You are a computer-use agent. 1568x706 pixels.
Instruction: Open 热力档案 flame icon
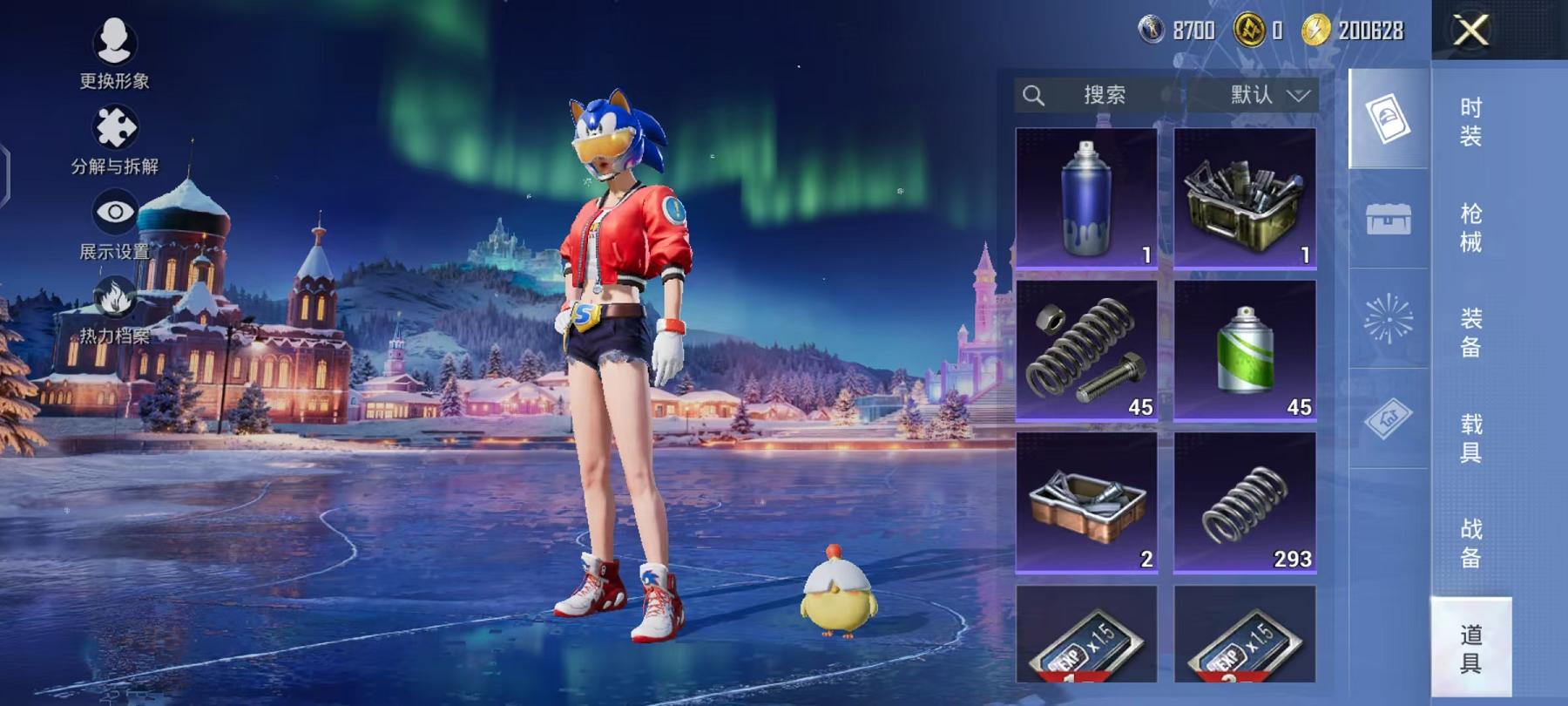(x=114, y=309)
